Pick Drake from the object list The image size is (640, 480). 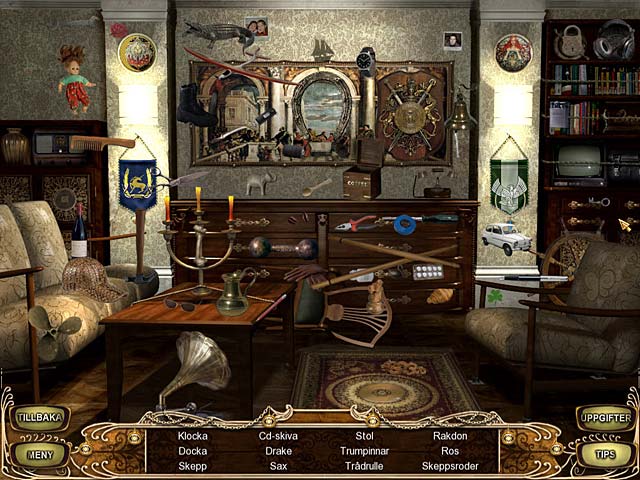click(x=279, y=451)
